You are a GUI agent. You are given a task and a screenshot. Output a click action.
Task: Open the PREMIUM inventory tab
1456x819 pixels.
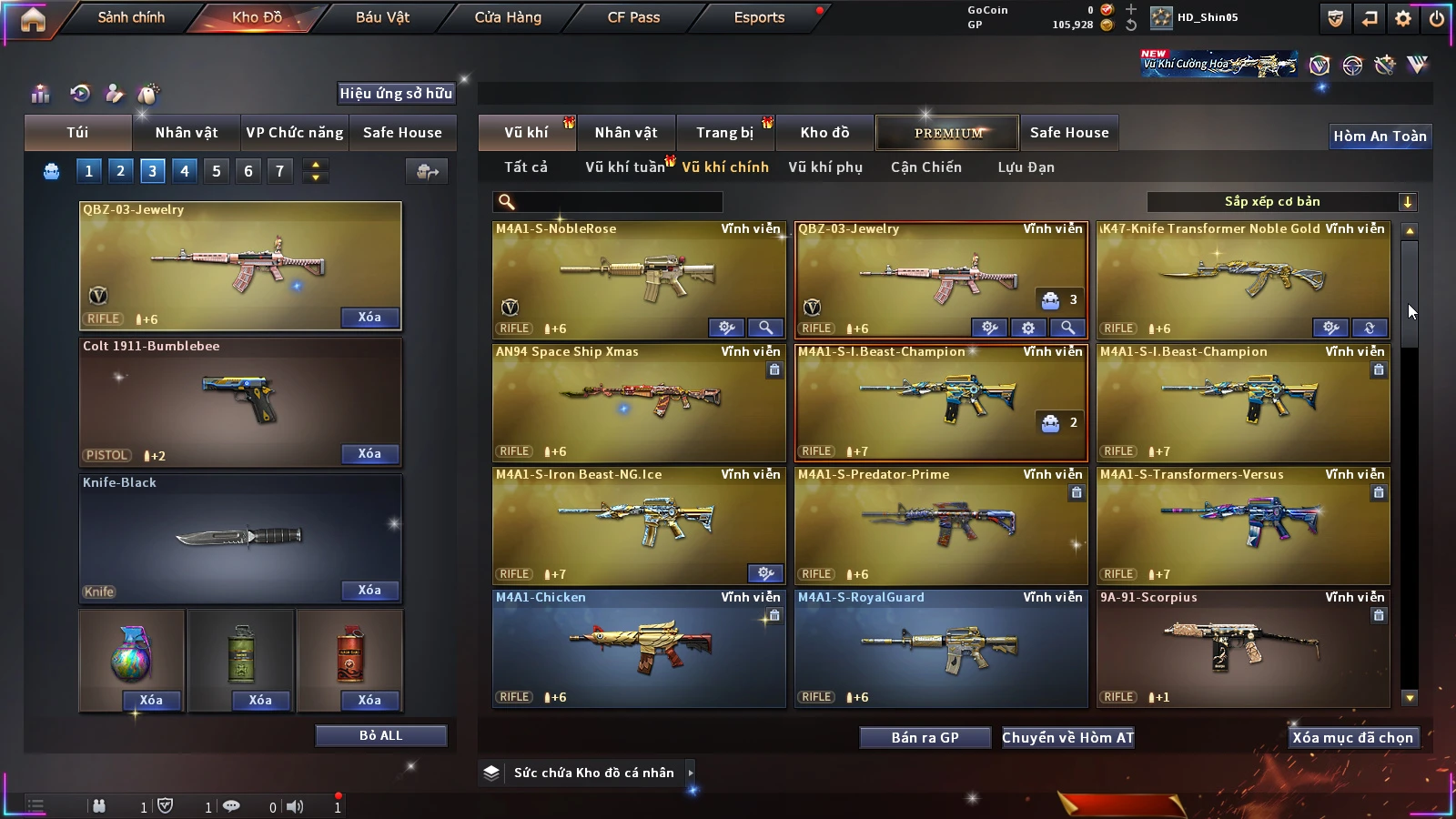click(x=948, y=133)
